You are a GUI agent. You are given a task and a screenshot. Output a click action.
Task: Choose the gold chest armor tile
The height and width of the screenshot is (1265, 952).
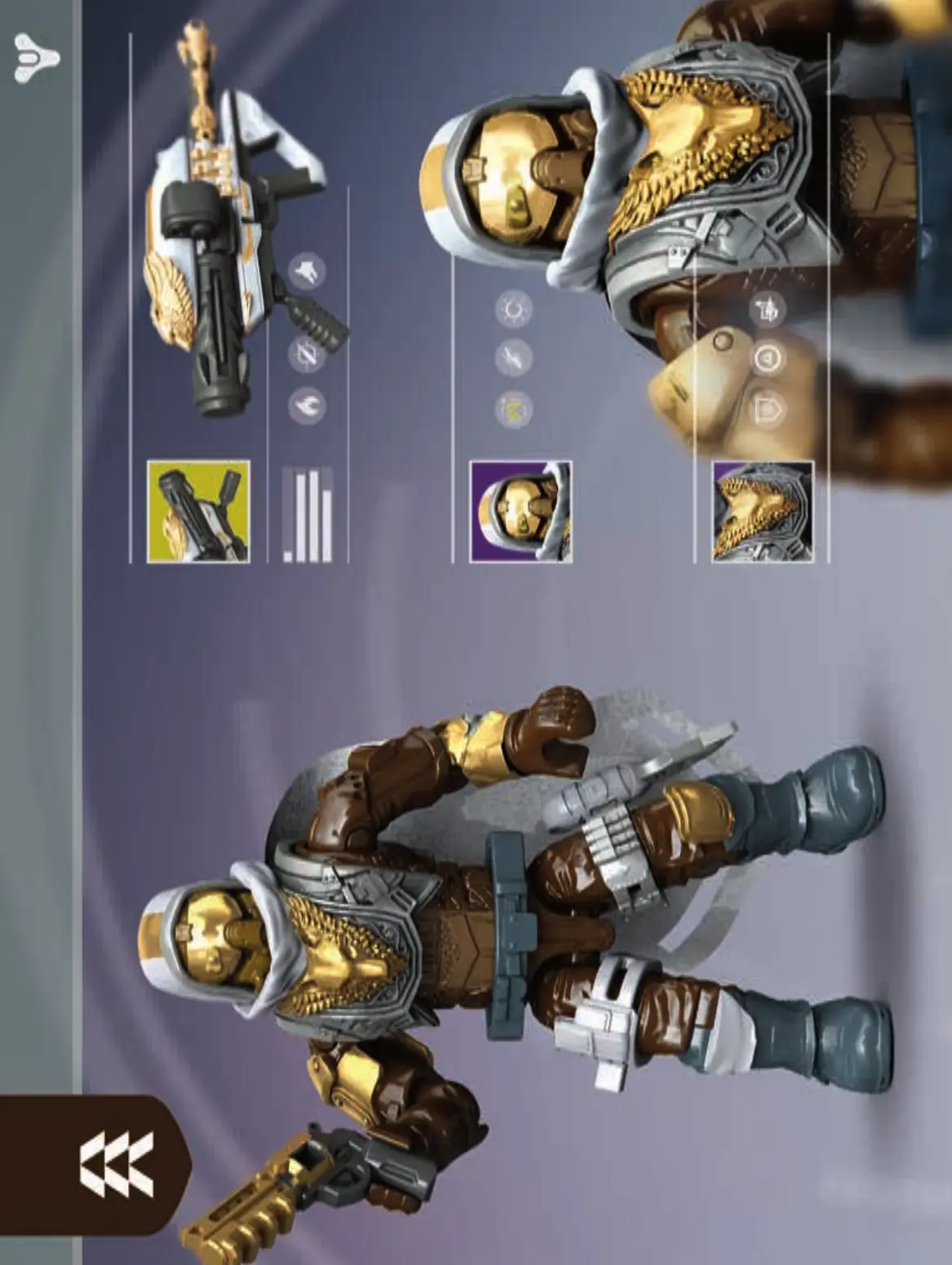point(762,511)
